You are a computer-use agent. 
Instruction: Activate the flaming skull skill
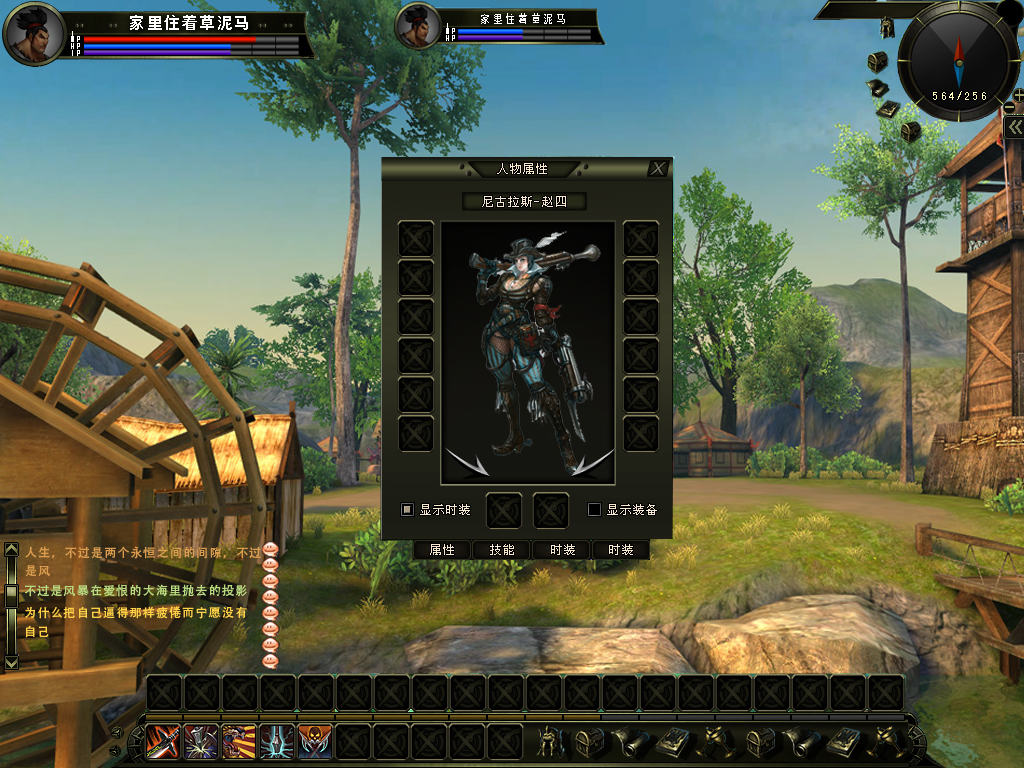315,741
